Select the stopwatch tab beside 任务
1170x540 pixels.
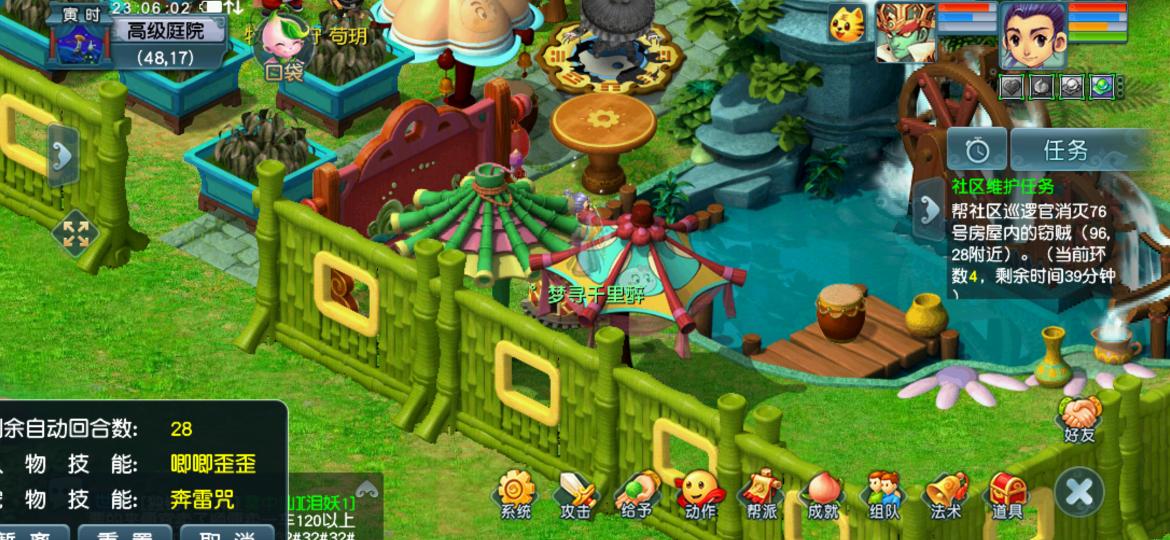tap(977, 150)
